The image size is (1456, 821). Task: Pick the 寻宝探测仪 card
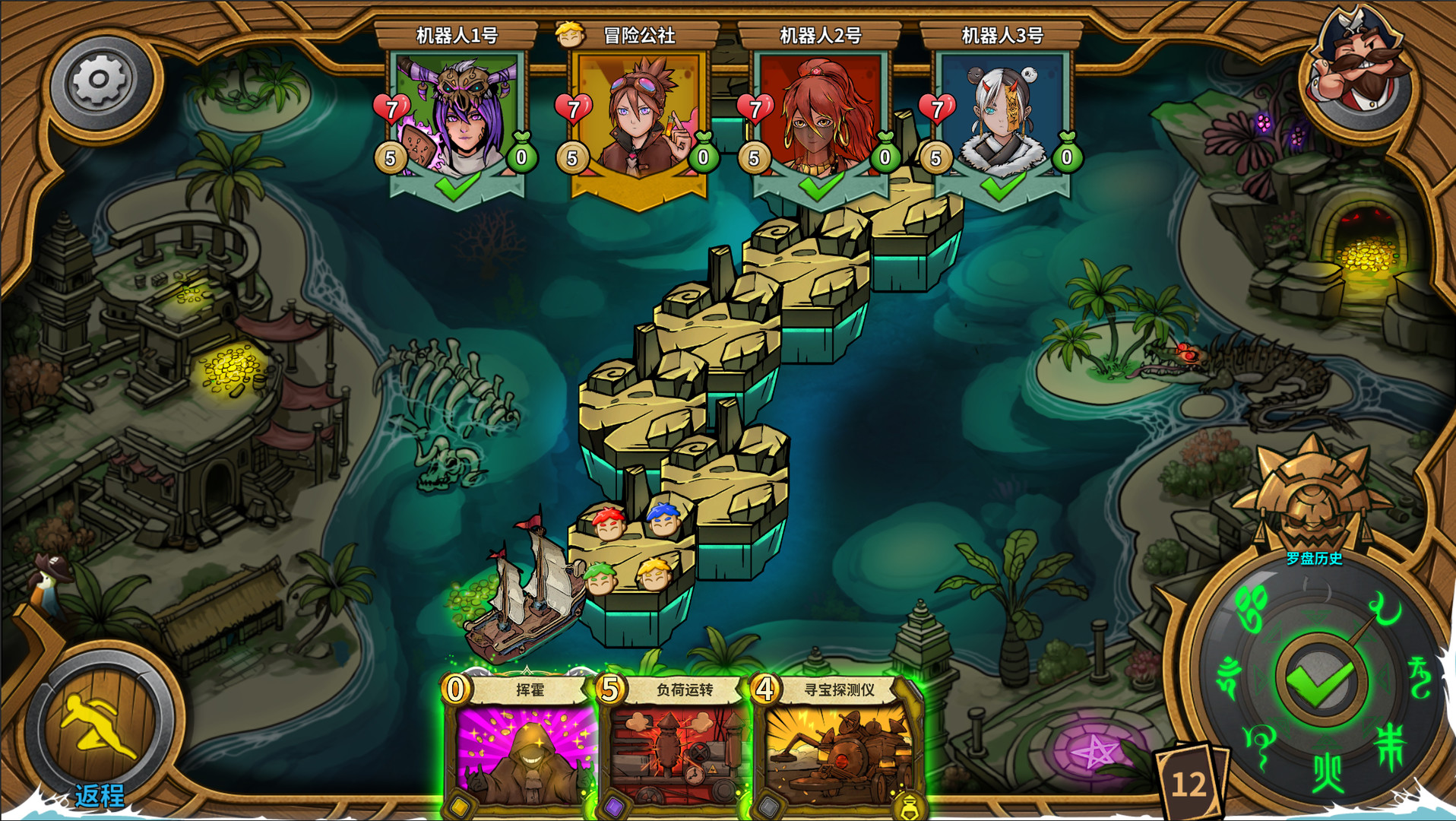click(x=836, y=745)
